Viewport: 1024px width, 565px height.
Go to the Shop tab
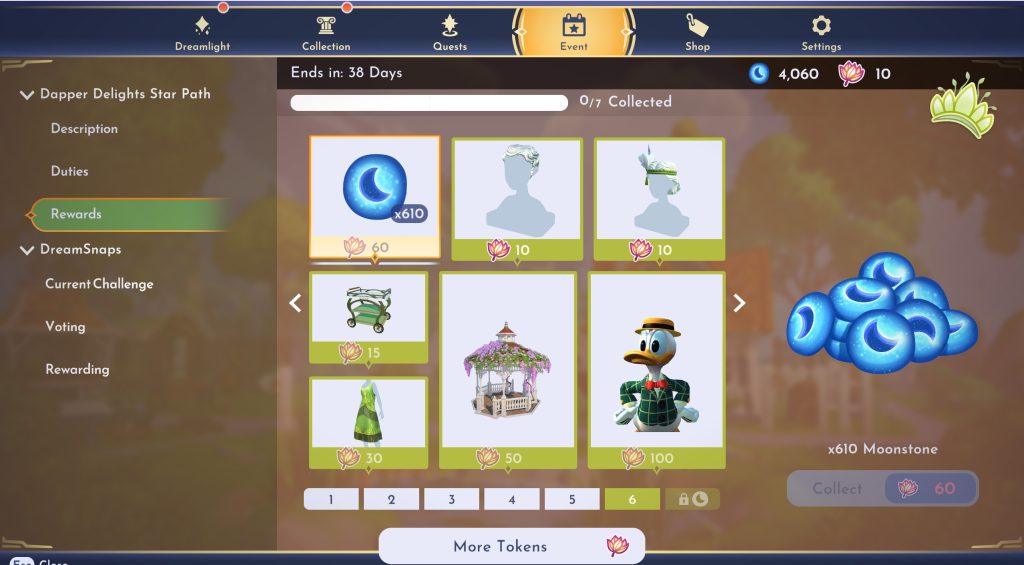(697, 33)
